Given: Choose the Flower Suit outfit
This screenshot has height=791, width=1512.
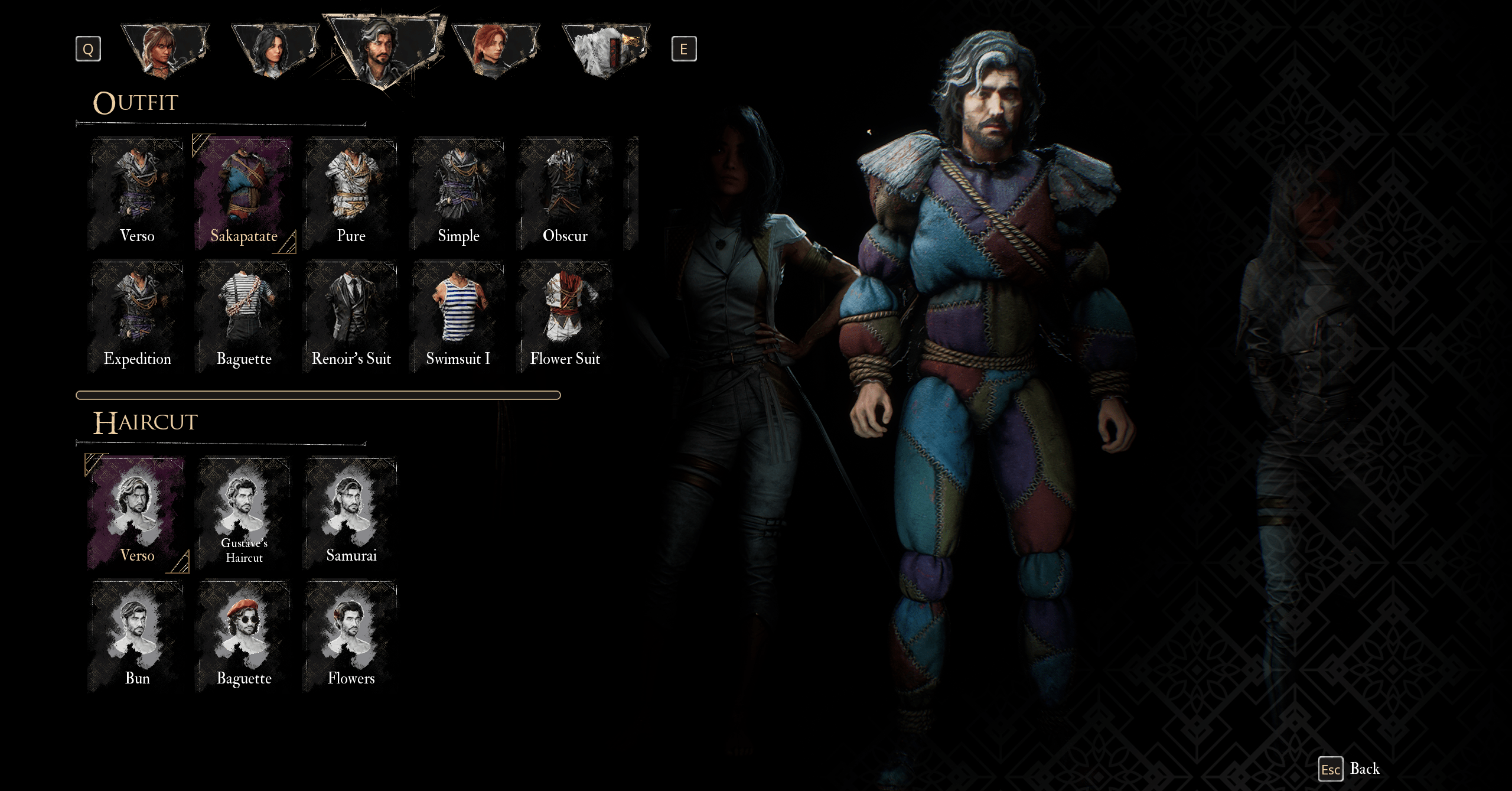Looking at the screenshot, I should pyautogui.click(x=565, y=316).
